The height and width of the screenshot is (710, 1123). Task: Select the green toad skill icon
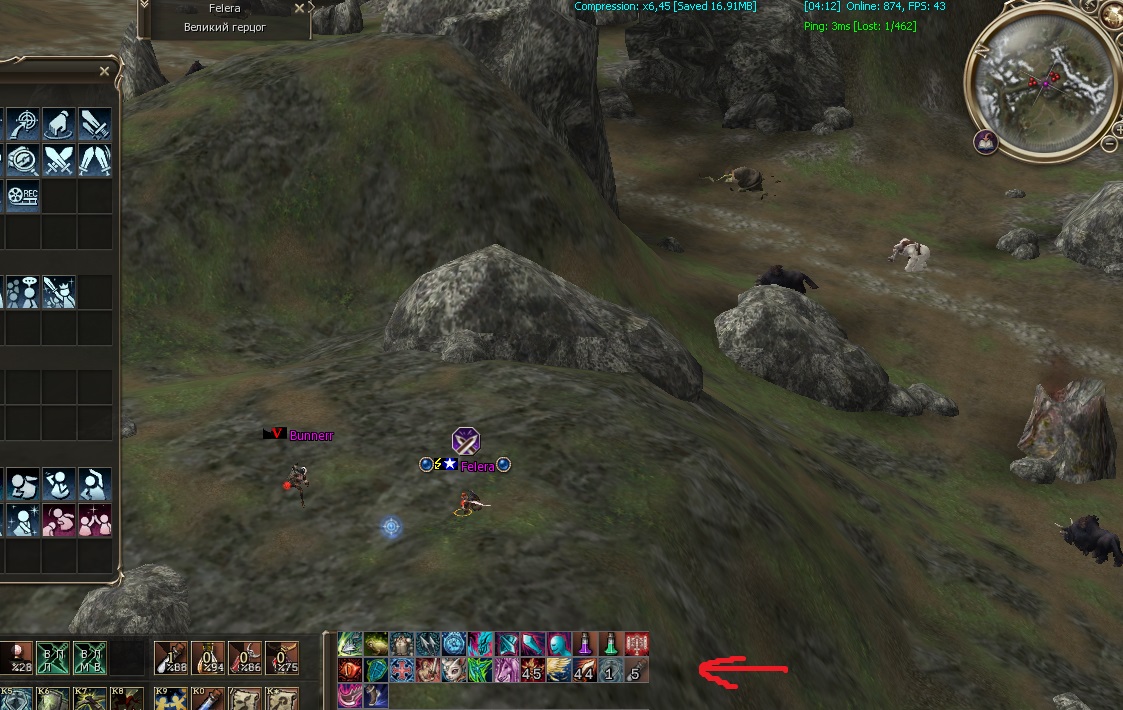click(x=377, y=643)
